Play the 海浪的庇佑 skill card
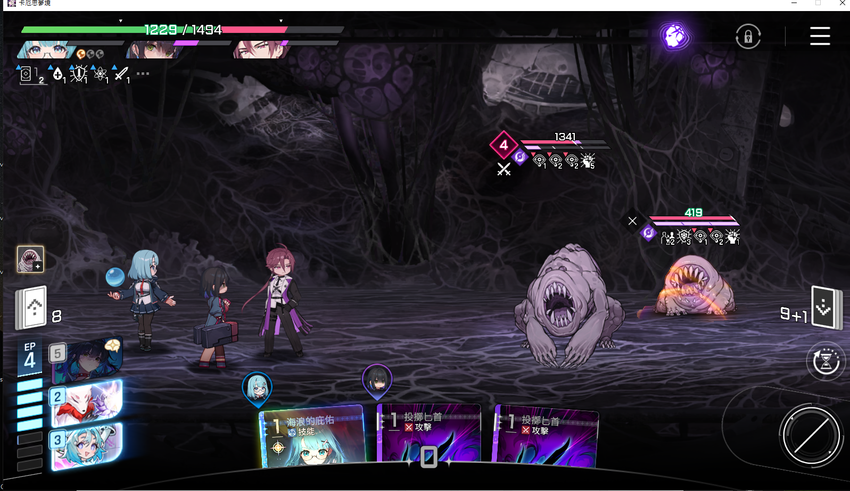This screenshot has width=850, height=491. [x=312, y=436]
